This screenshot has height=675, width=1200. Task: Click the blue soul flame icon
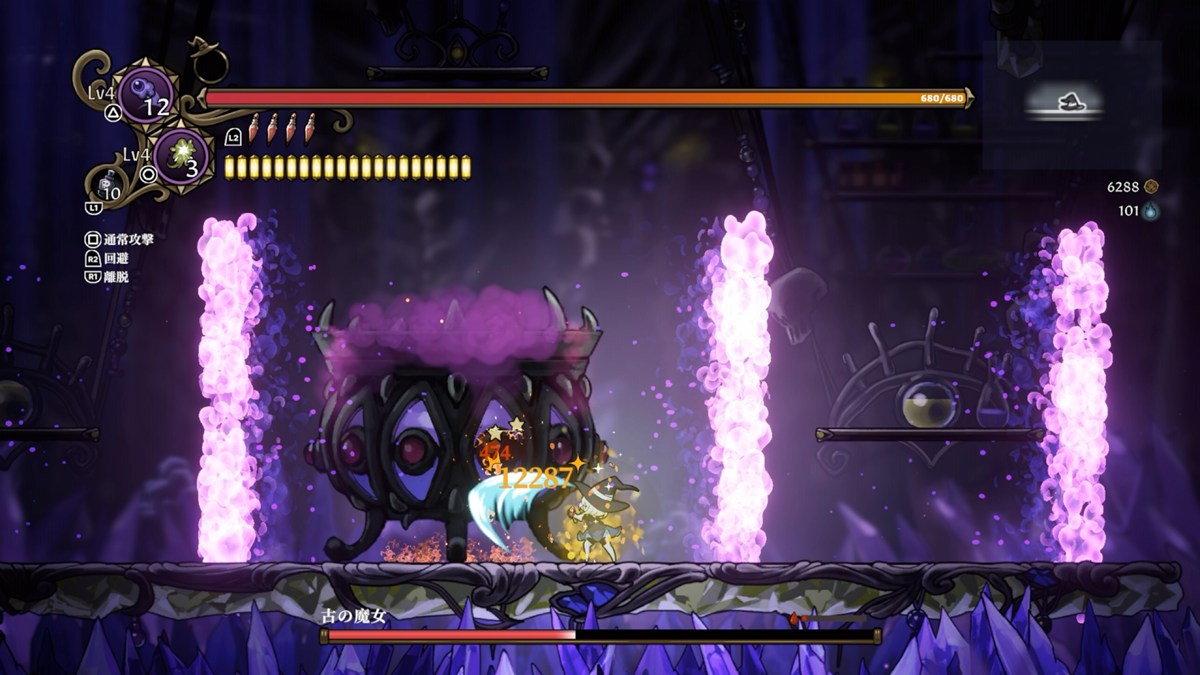point(1150,211)
